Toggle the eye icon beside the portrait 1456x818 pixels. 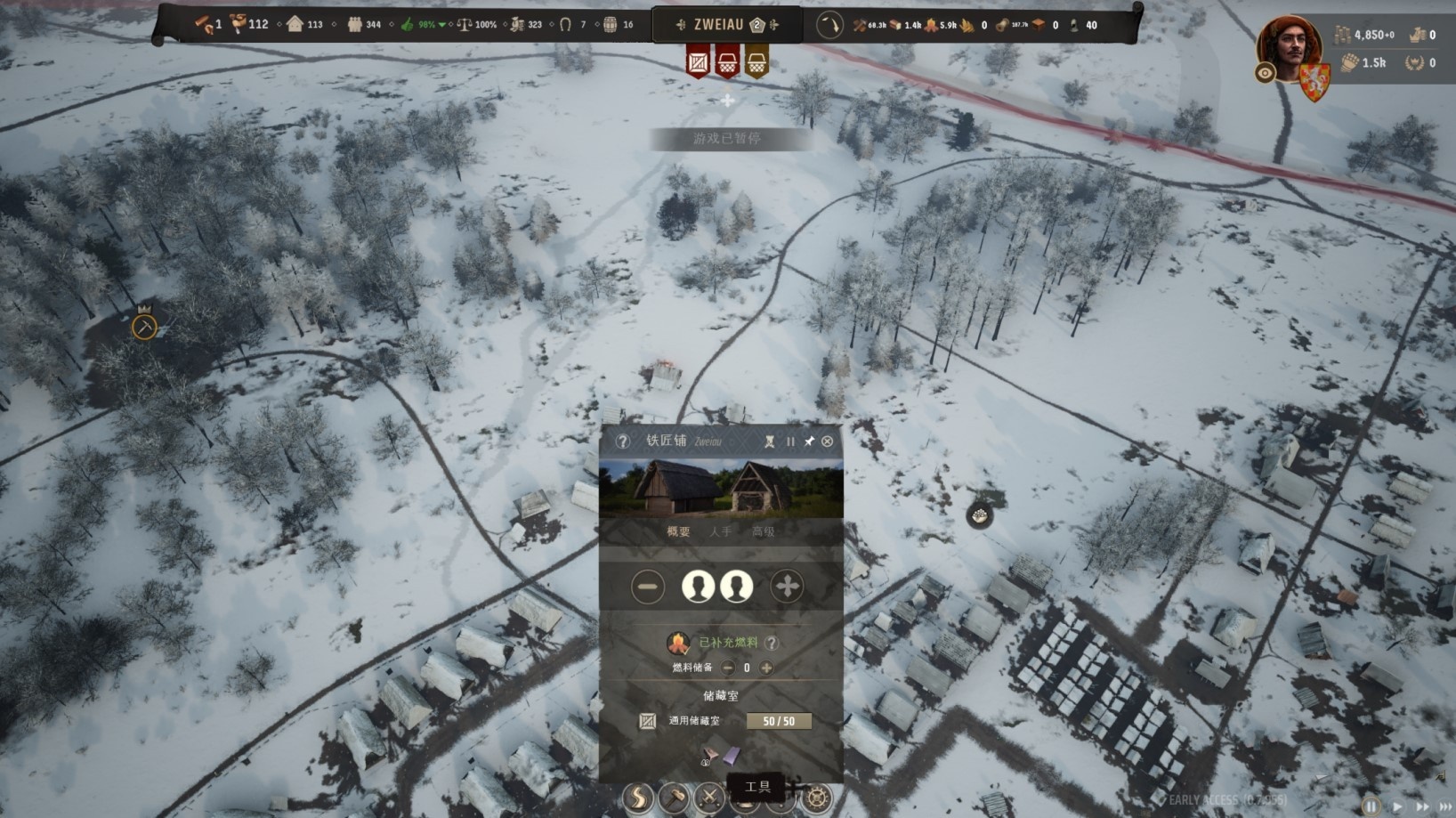(x=1265, y=74)
